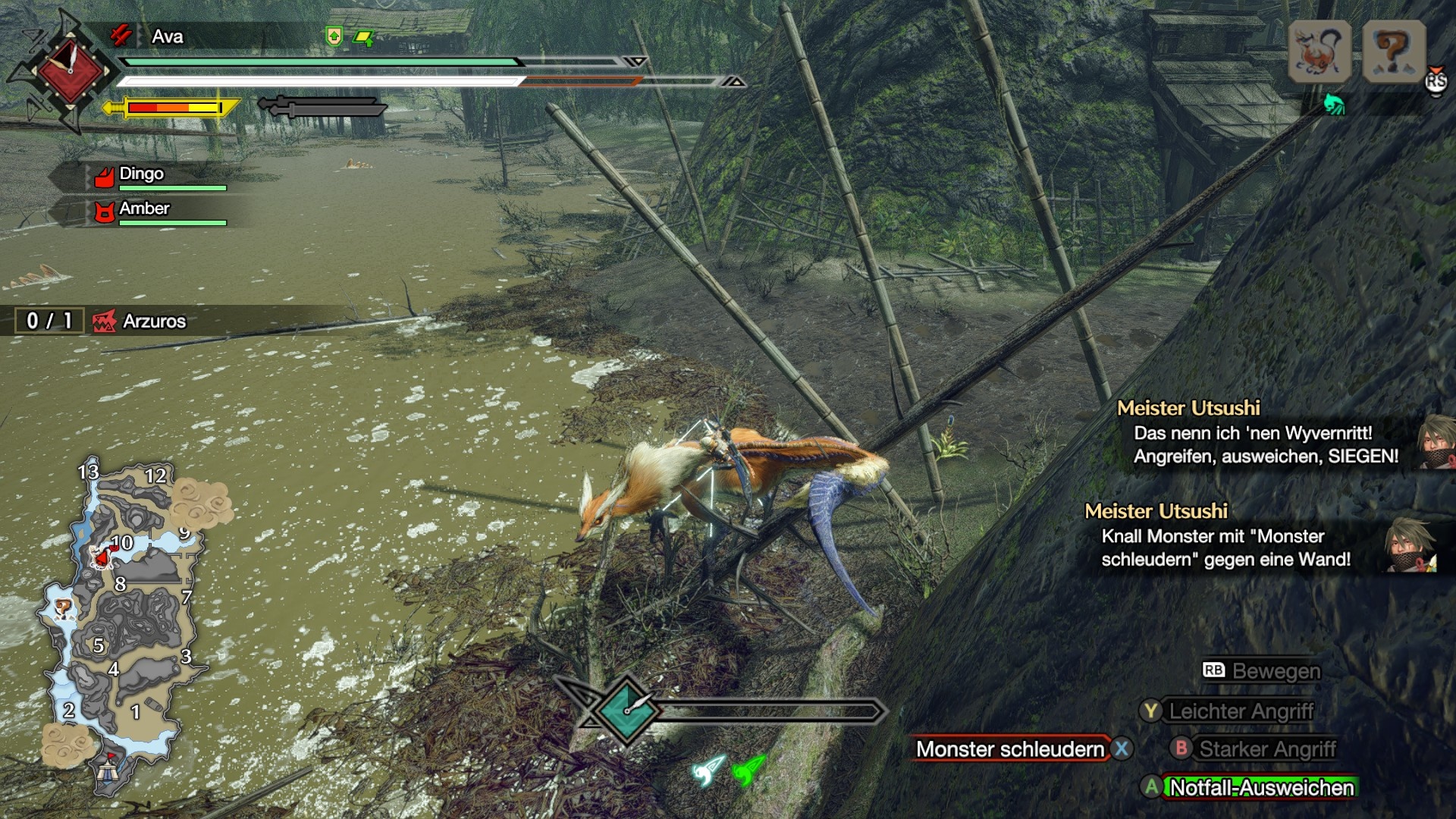Select buddy Amber in party list

tap(144, 209)
